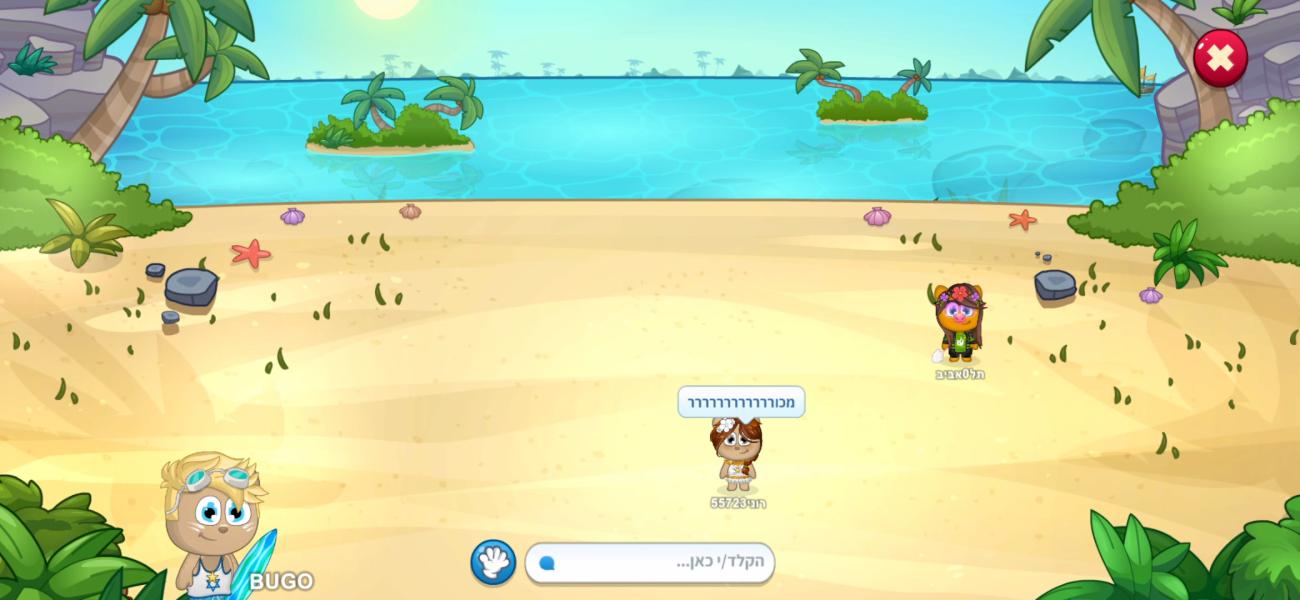Click the chat text input field
This screenshot has height=600, width=1300.
pos(650,563)
